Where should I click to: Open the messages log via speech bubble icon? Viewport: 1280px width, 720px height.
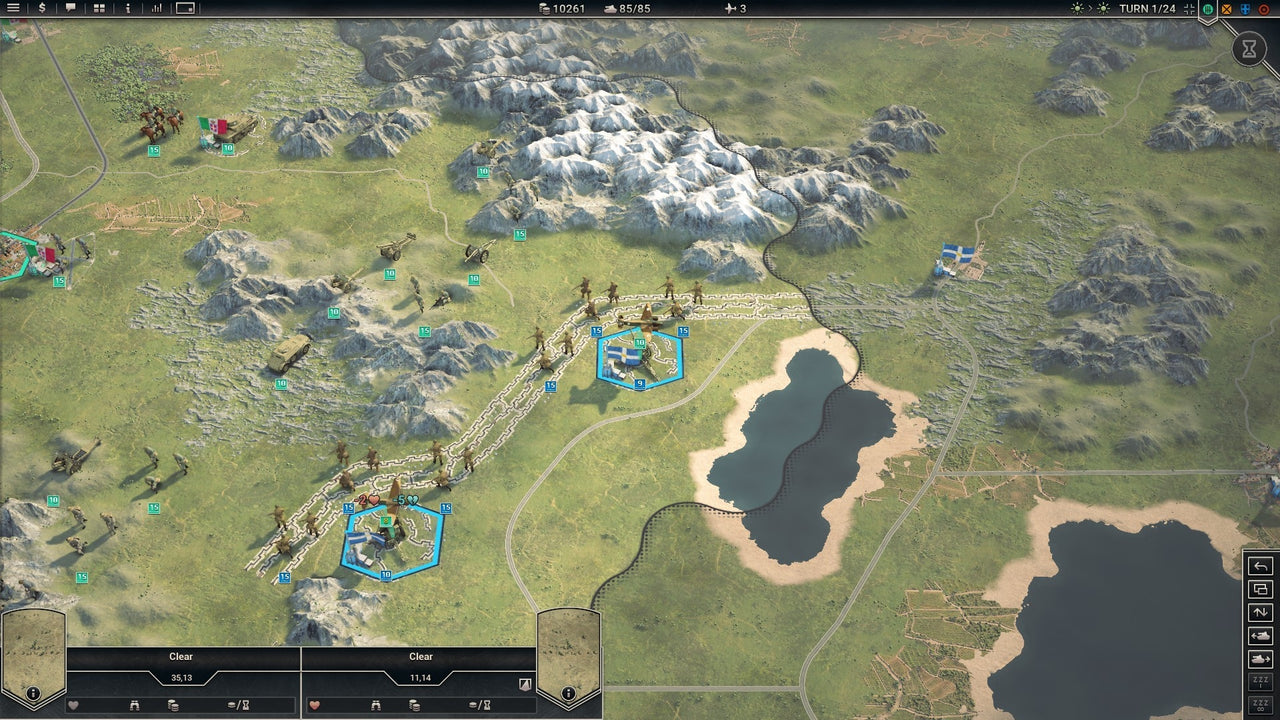click(71, 9)
